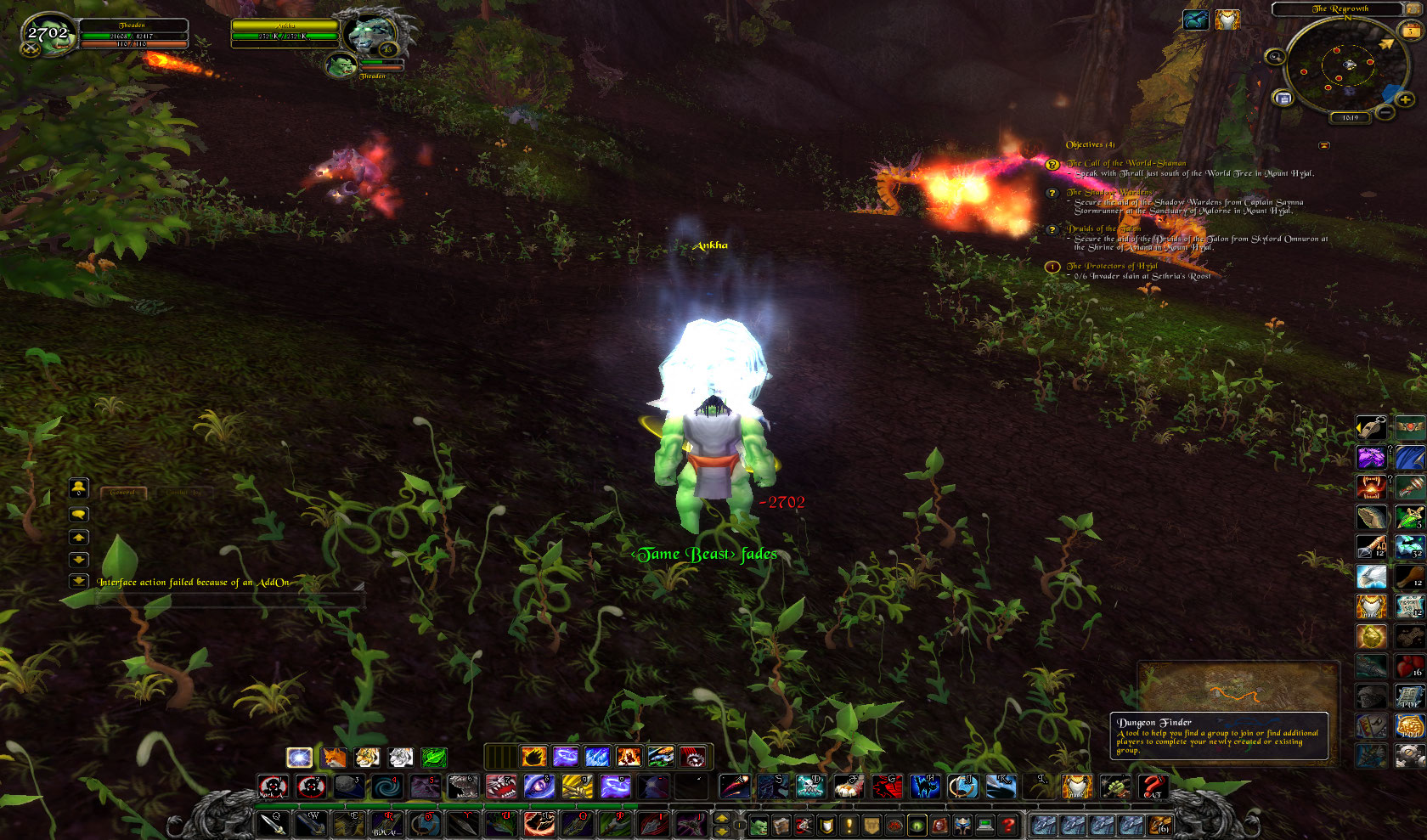Viewport: 1427px width, 840px height.
Task: Activate the sword ability bound to Q
Action: 272,823
